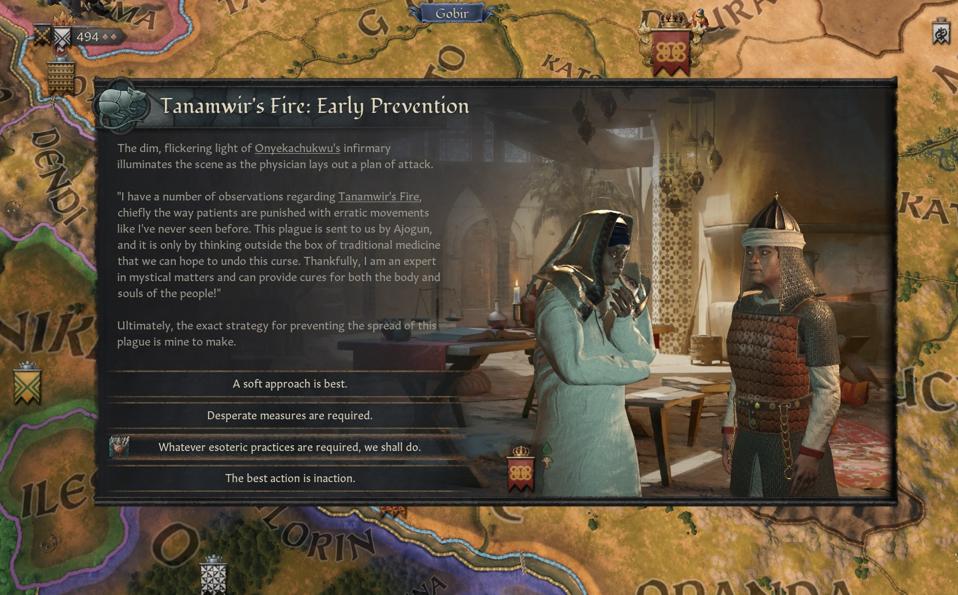The height and width of the screenshot is (595, 958).
Task: Open the Tanamwir's Fire link in the quote
Action: point(379,197)
